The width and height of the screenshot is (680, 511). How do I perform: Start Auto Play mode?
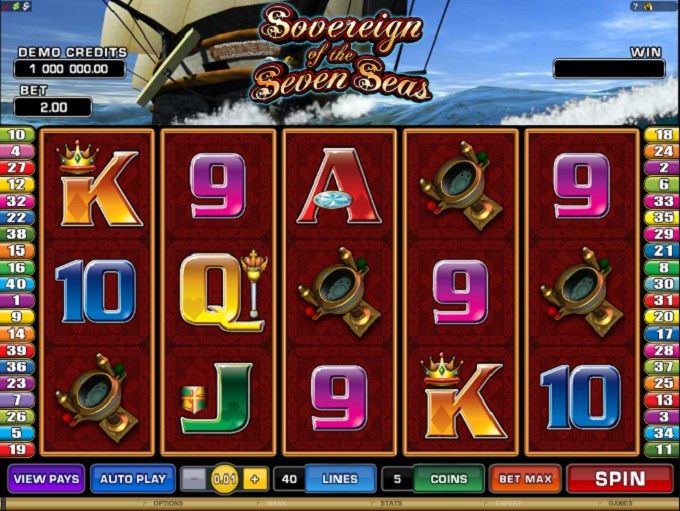click(133, 479)
